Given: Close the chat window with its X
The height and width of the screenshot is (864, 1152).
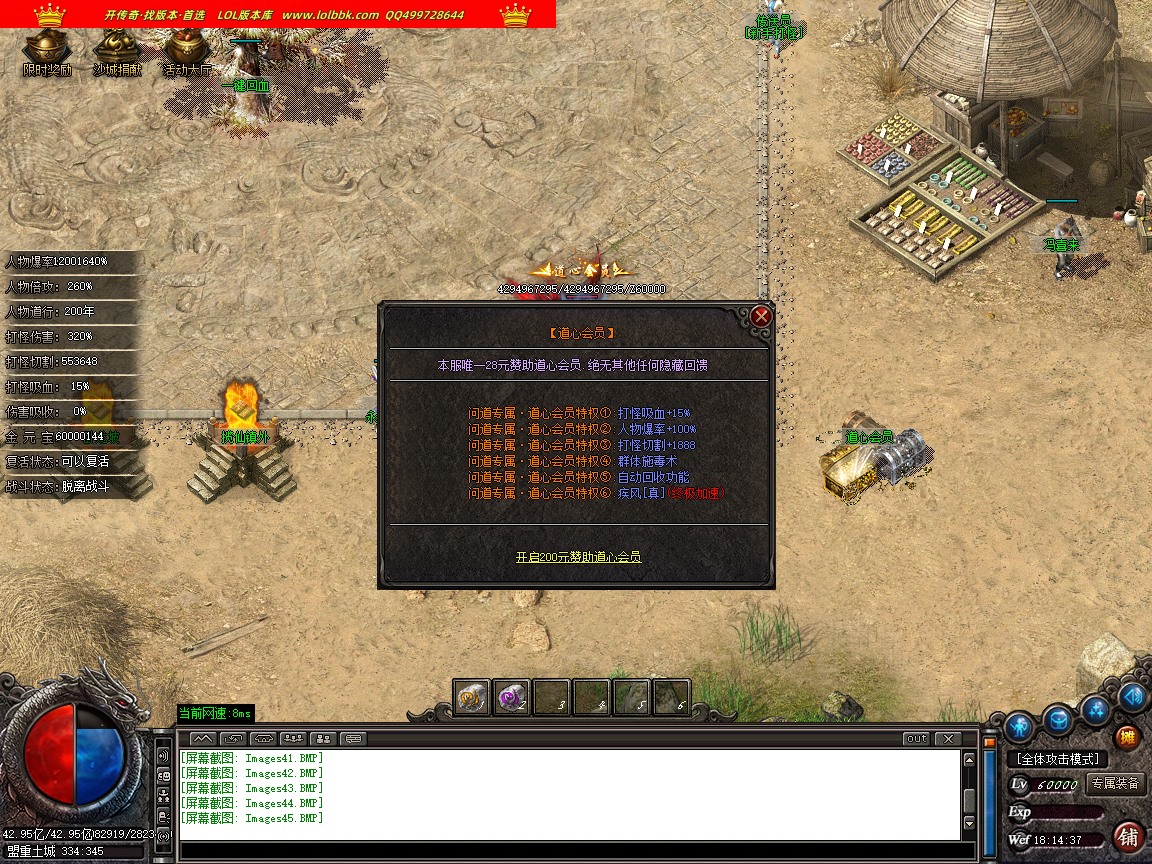Looking at the screenshot, I should [x=946, y=739].
